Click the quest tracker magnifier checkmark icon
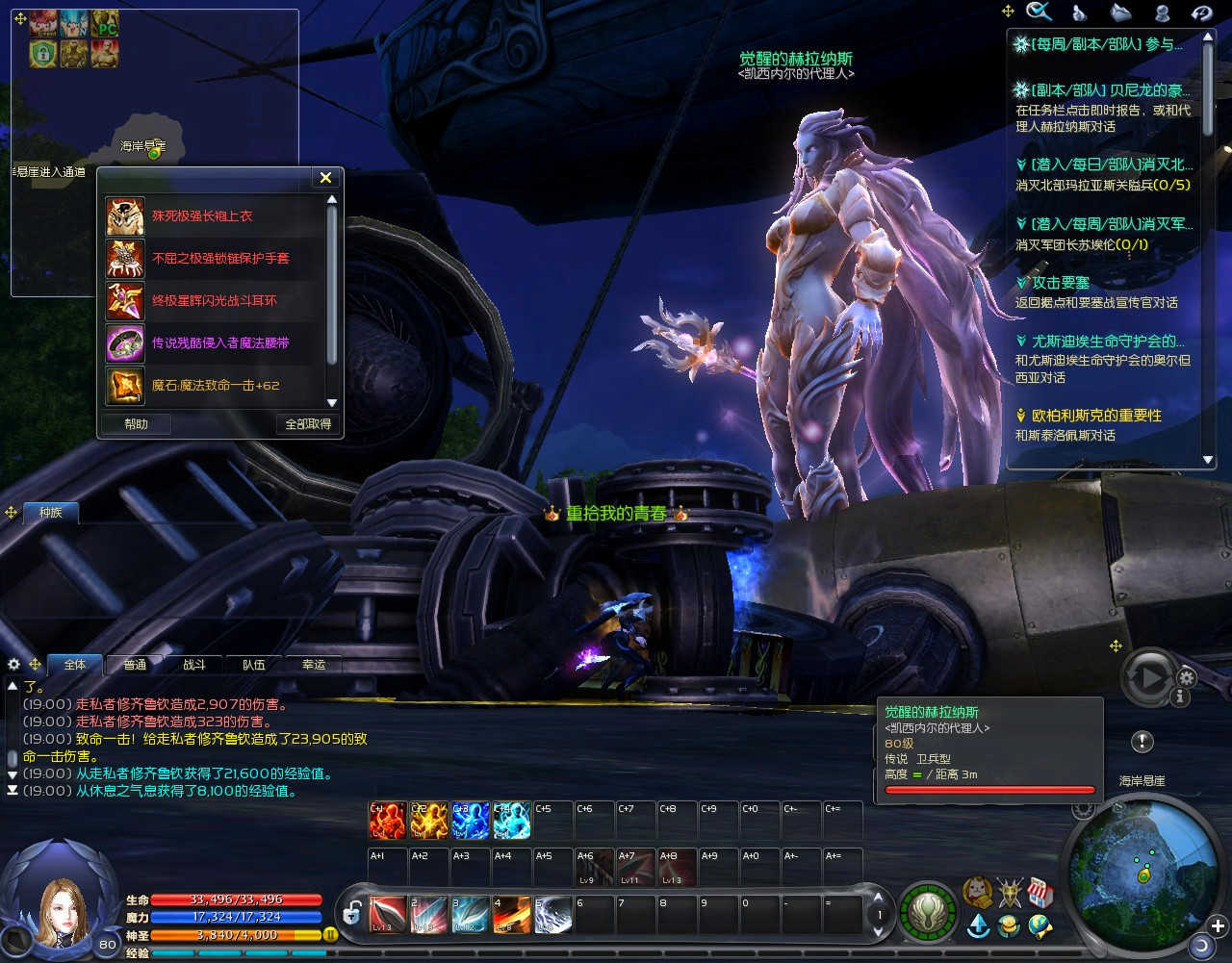Viewport: 1232px width, 963px height. (x=1039, y=12)
